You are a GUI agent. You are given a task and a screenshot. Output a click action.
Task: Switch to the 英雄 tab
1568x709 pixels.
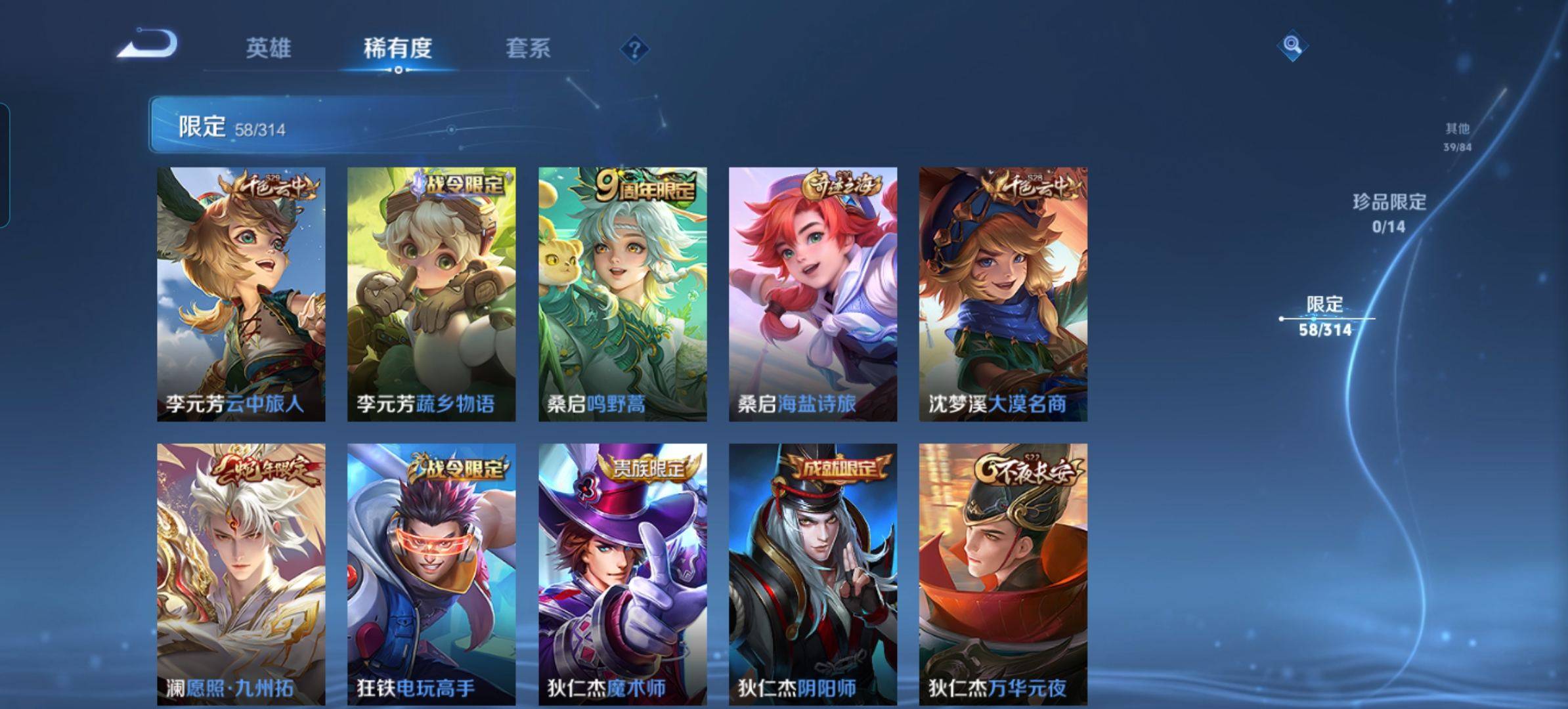pyautogui.click(x=268, y=48)
